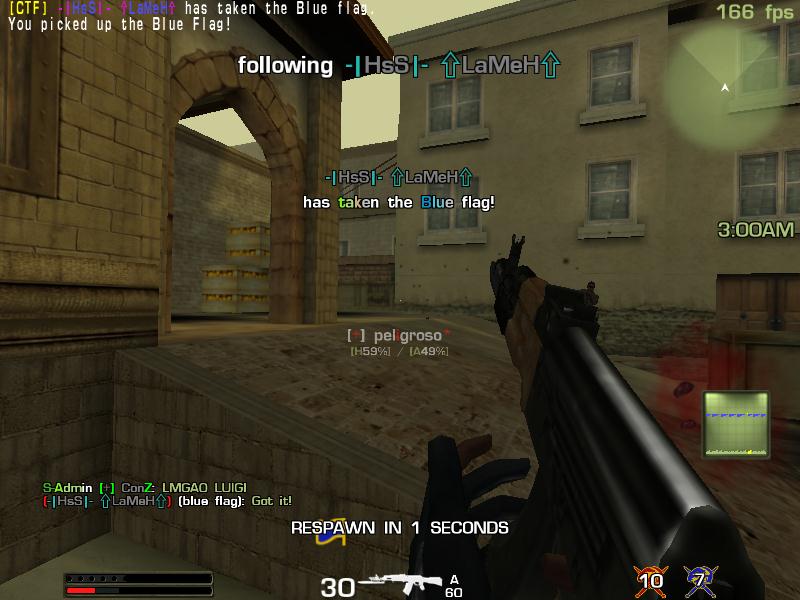This screenshot has height=600, width=800.
Task: Select the green square overview map panel
Action: 736,424
